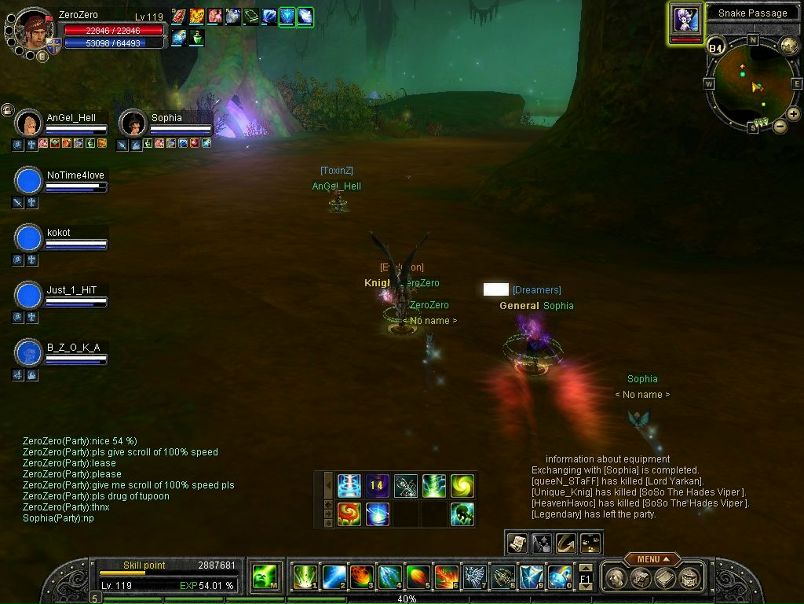Click the circular minimap
Screen dimensions: 804x604
750,83
